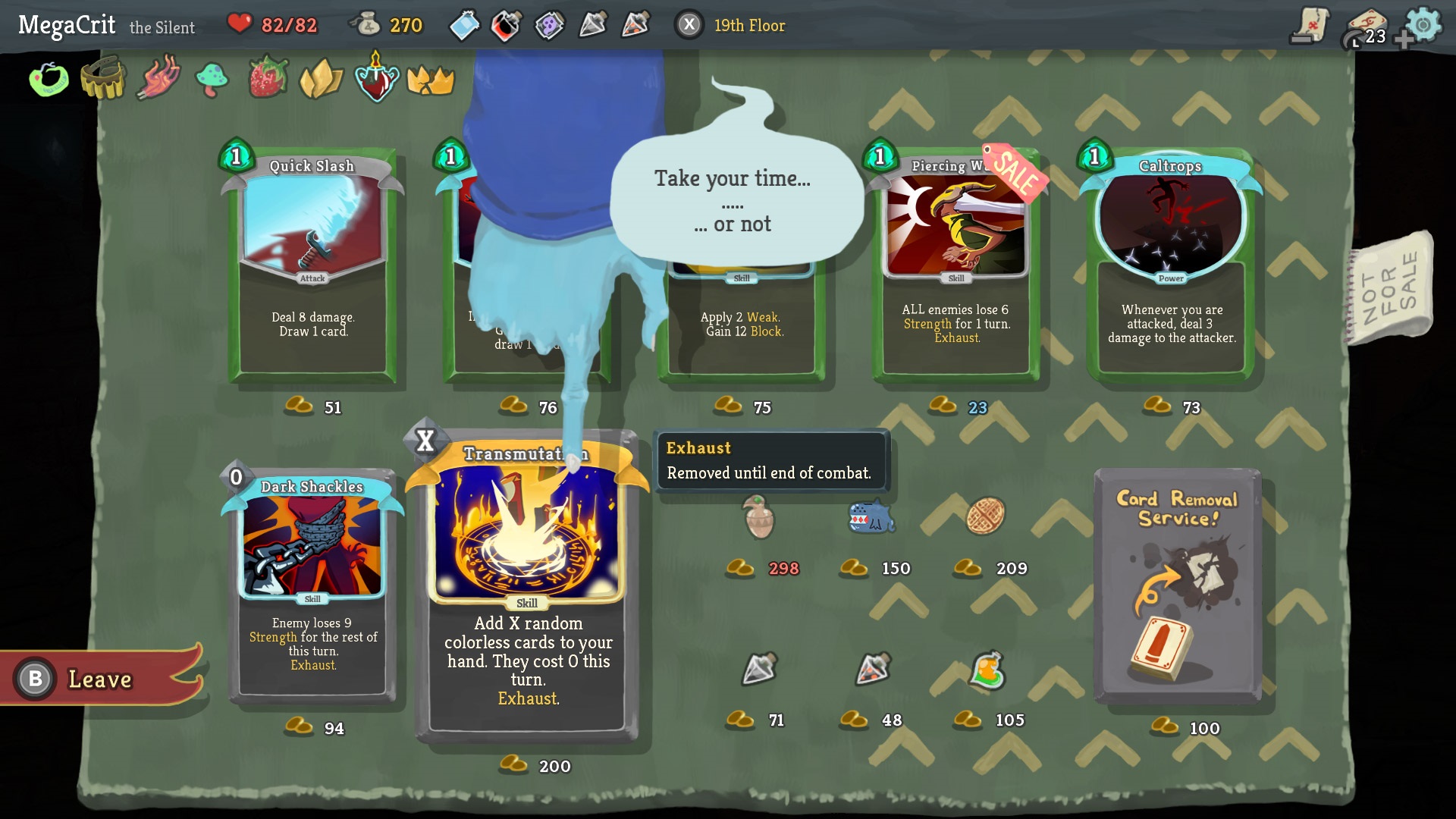Buy the waffle relic for 209 gold
Screen dimensions: 1456x819
985,517
